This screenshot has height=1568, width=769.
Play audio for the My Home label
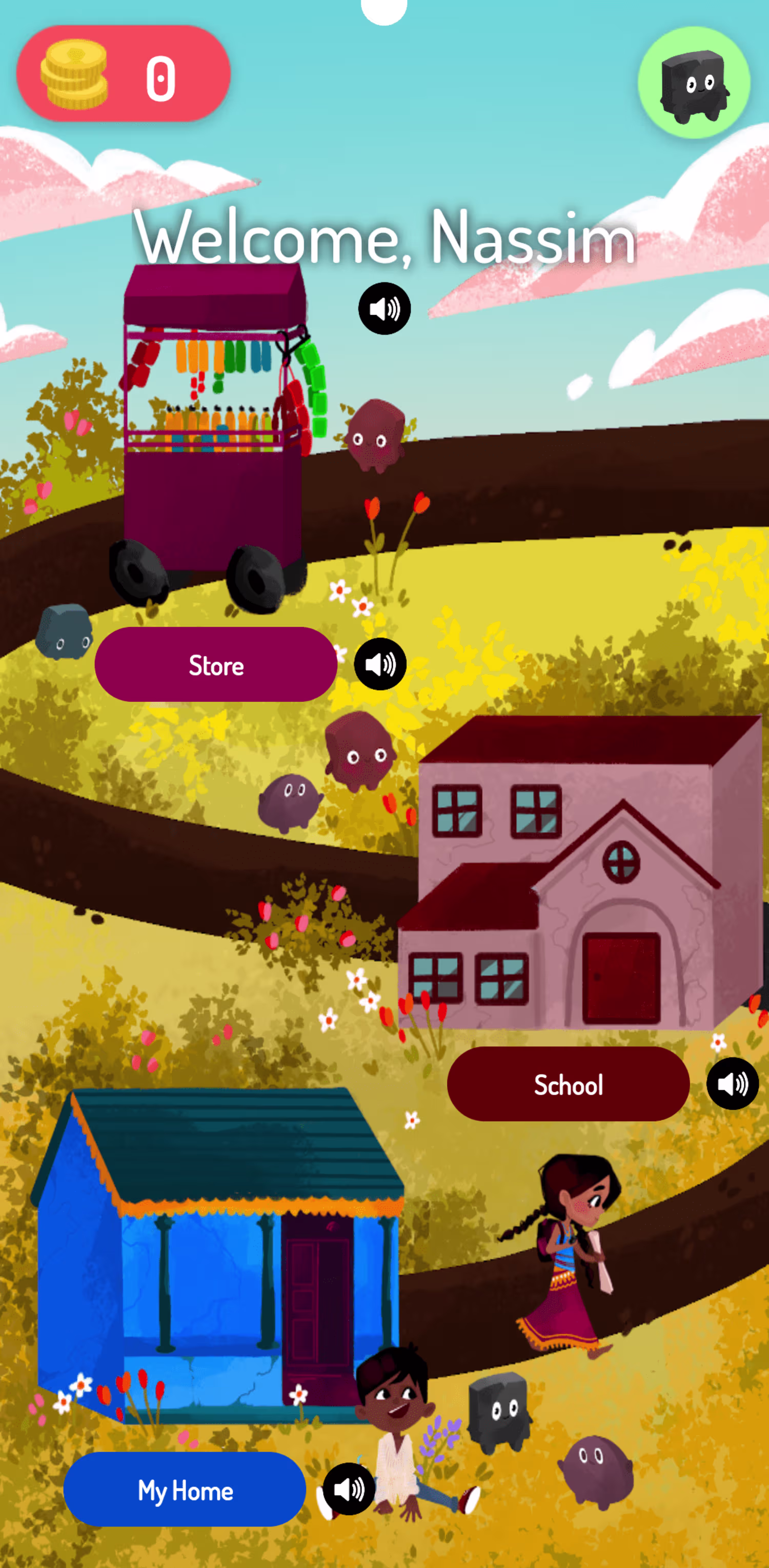(349, 1489)
